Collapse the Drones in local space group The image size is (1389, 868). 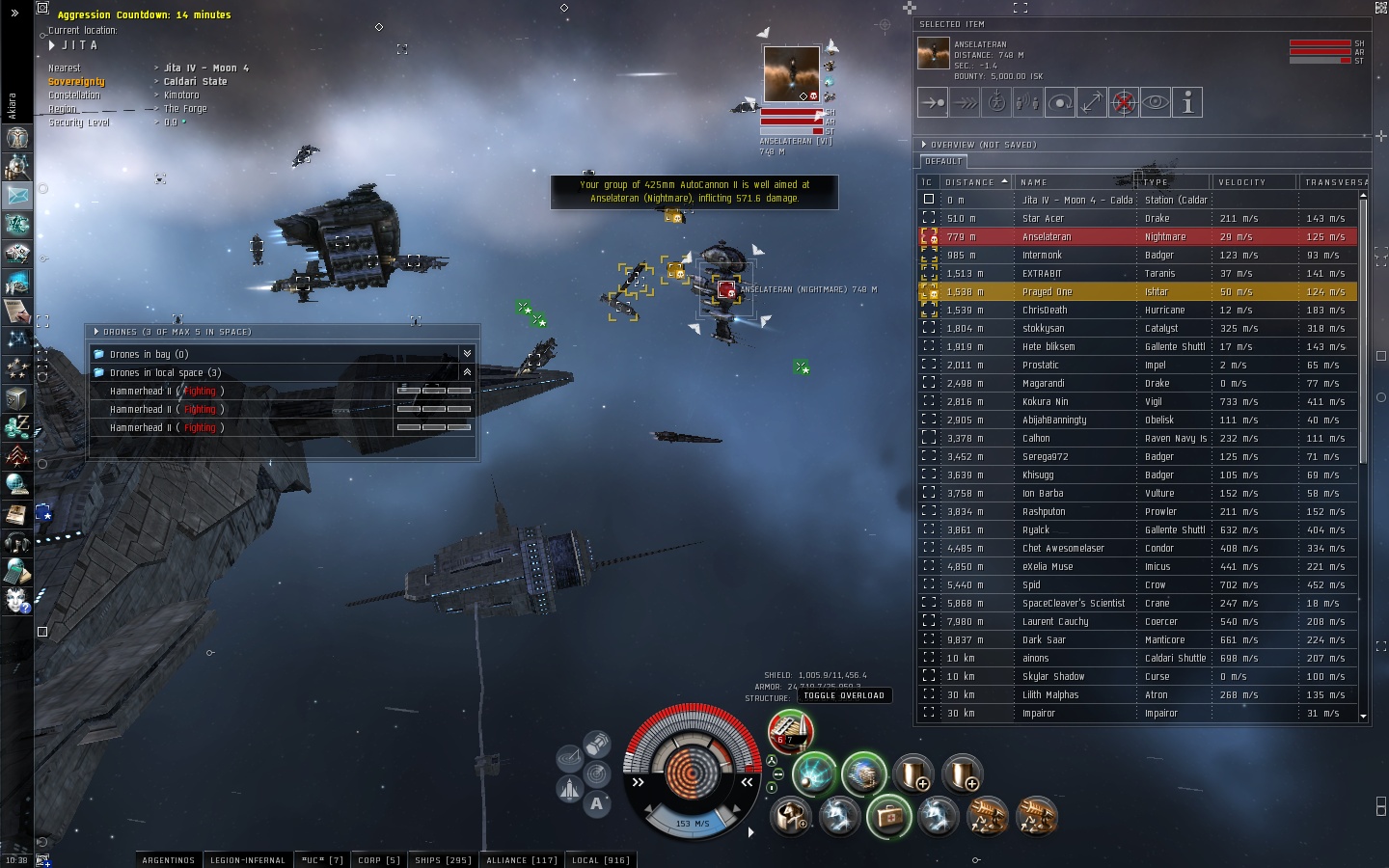pyautogui.click(x=467, y=372)
